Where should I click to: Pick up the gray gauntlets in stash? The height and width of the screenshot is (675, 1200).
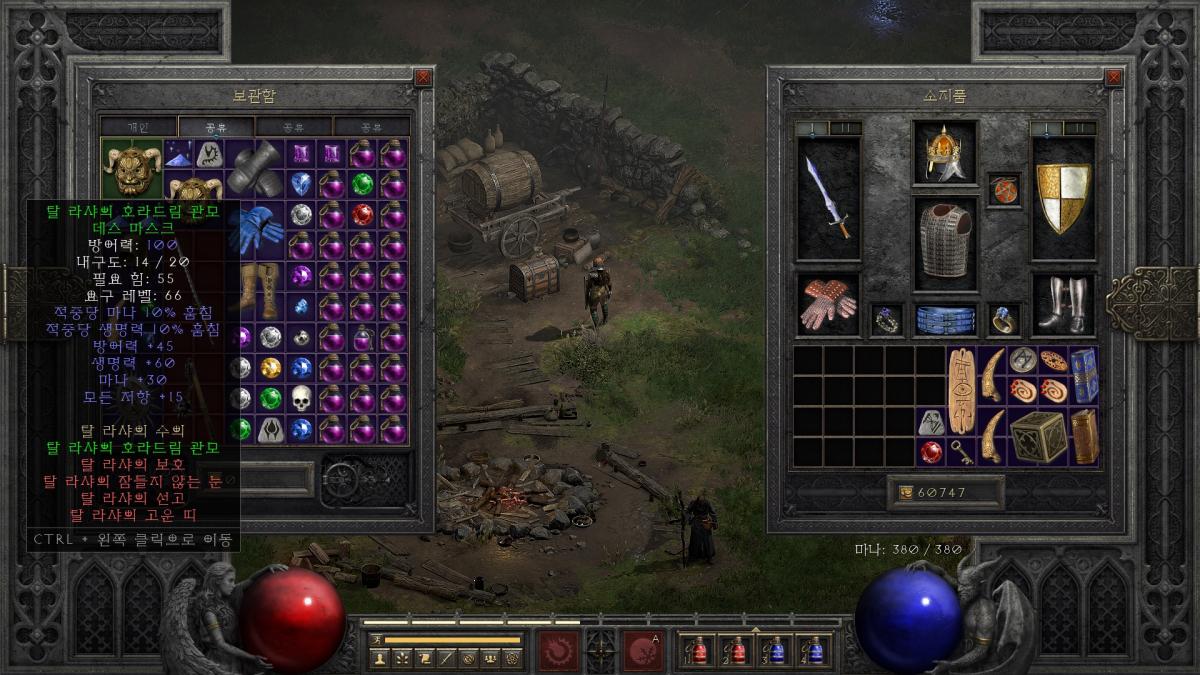tap(254, 168)
